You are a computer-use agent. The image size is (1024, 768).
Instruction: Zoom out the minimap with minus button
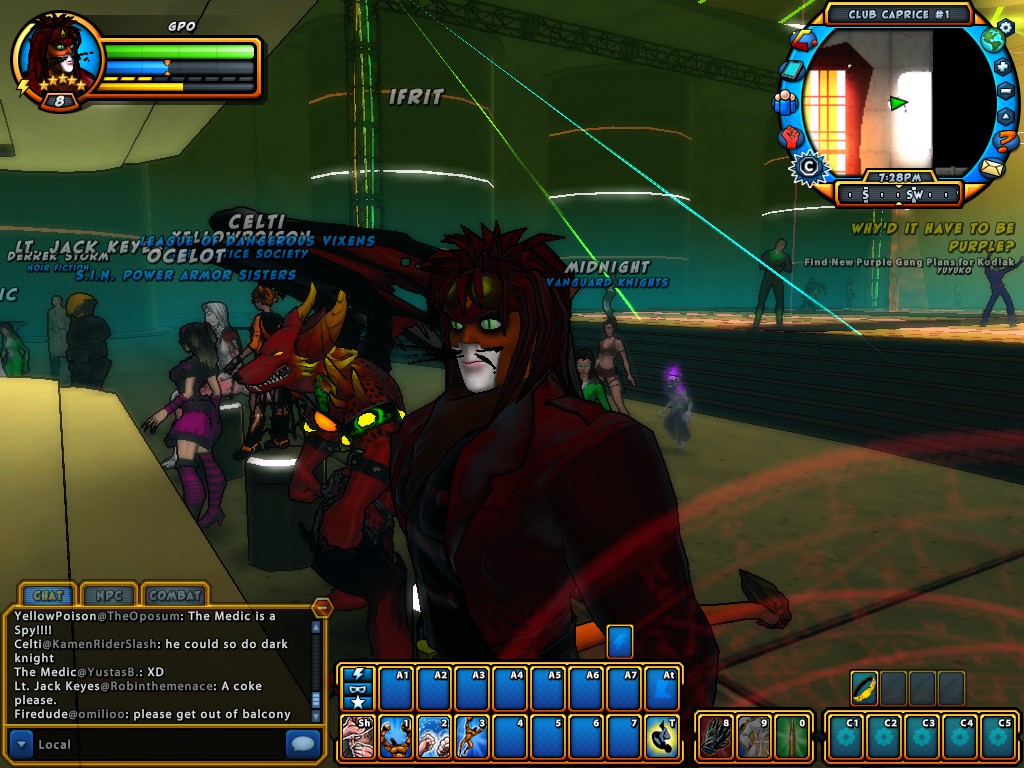[1006, 91]
